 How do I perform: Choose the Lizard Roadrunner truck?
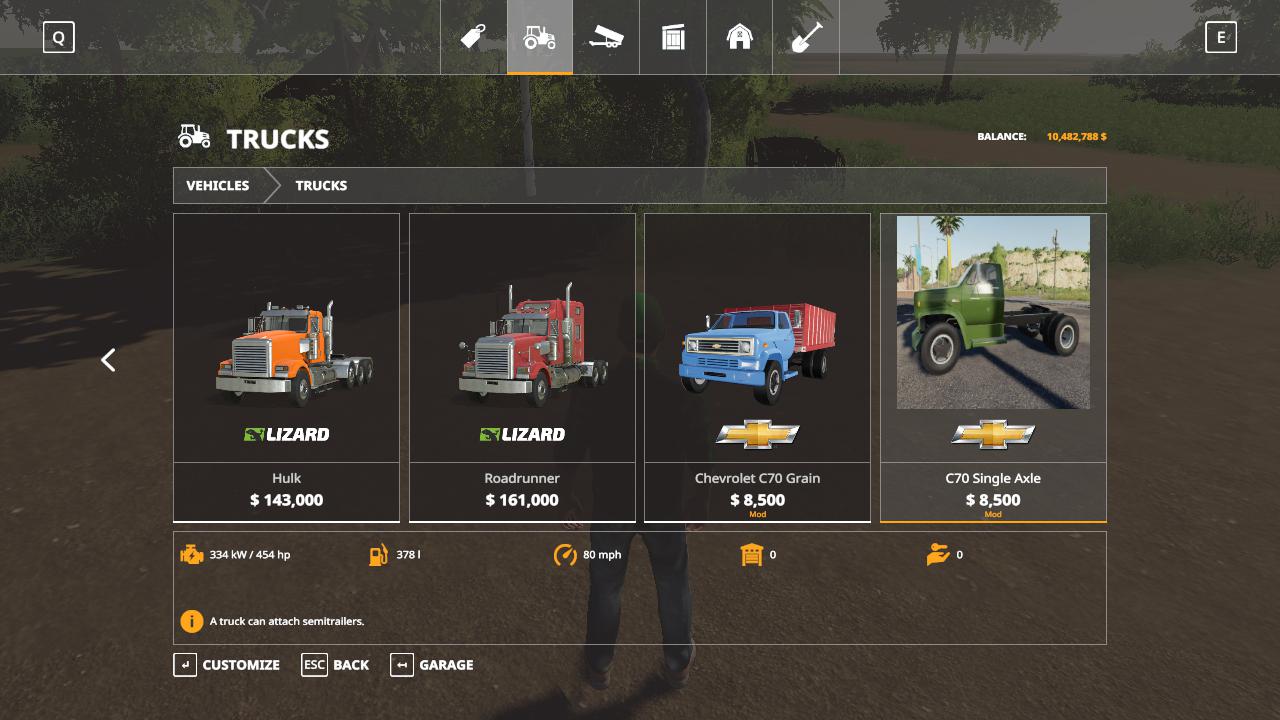522,367
